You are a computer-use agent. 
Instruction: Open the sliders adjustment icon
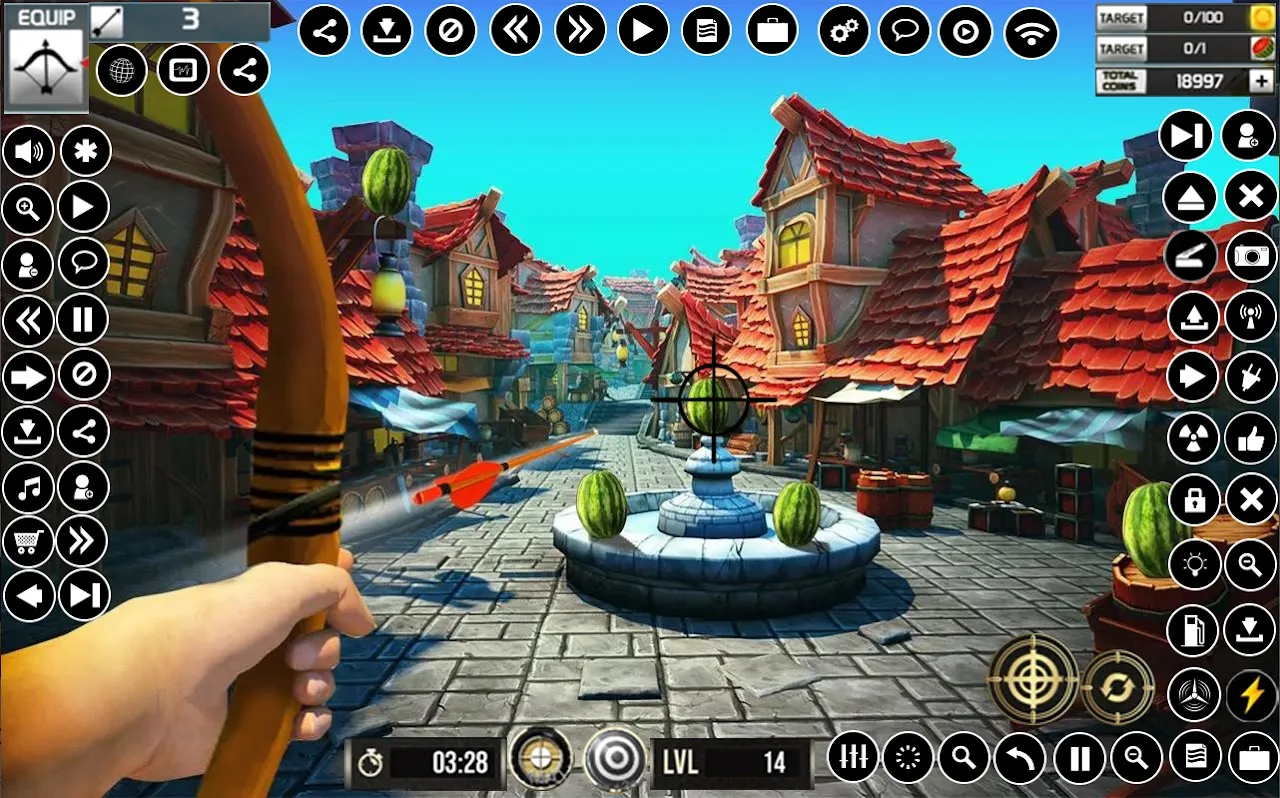pyautogui.click(x=853, y=758)
